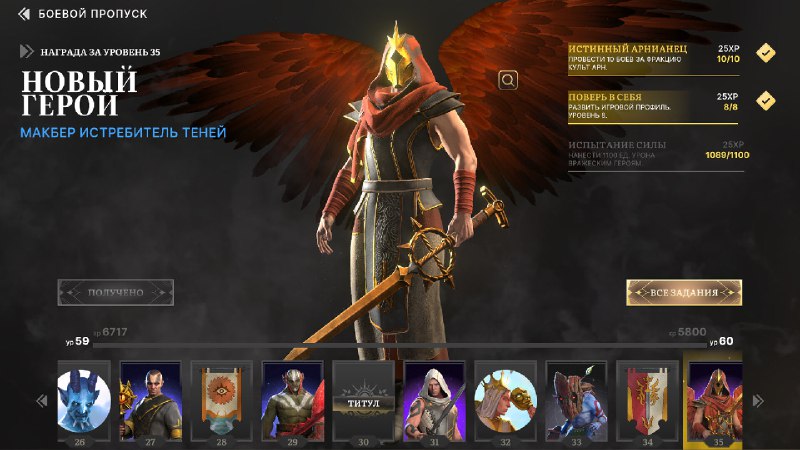The image size is (800, 450).
Task: Go back from the Боевой пропуск screen
Action: pyautogui.click(x=25, y=14)
